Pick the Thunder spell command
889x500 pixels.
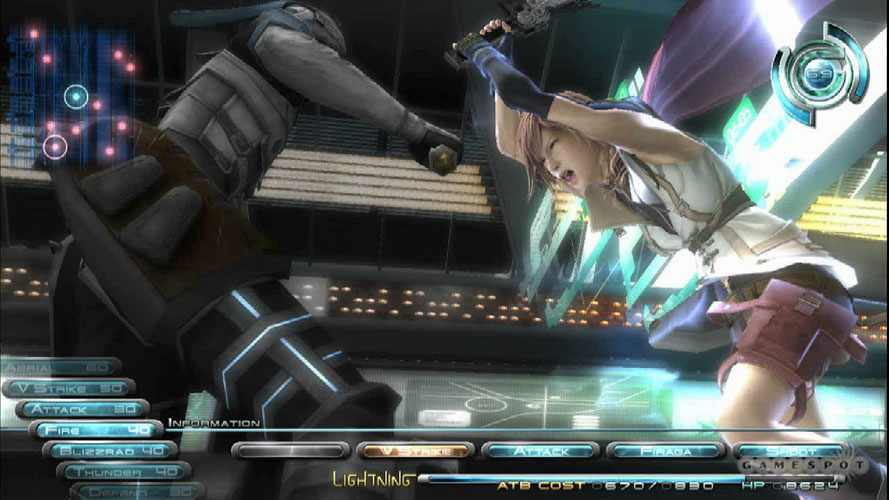tap(124, 471)
